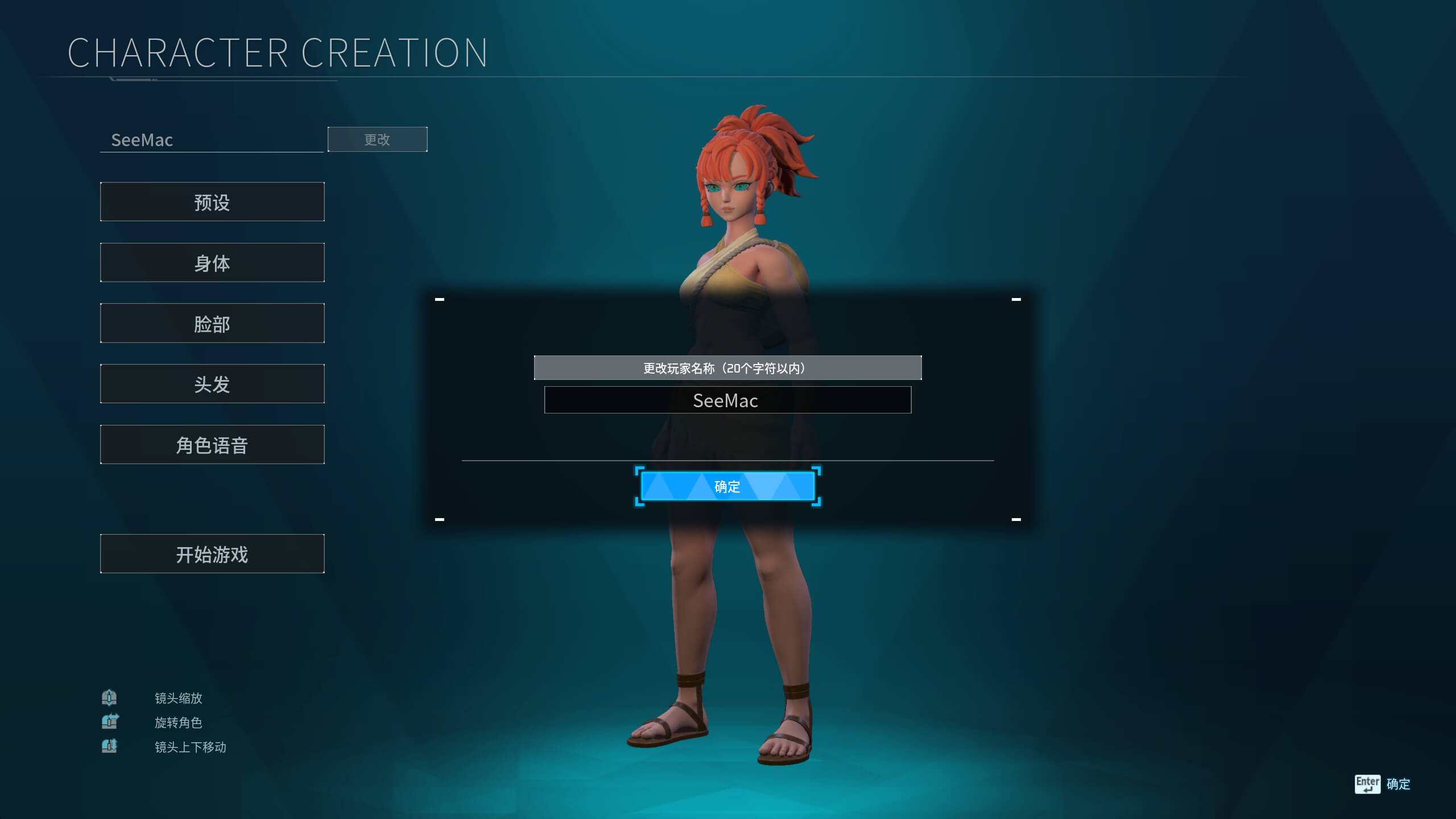Open the 预设 (Preset) category
This screenshot has height=819, width=1456.
tap(212, 202)
